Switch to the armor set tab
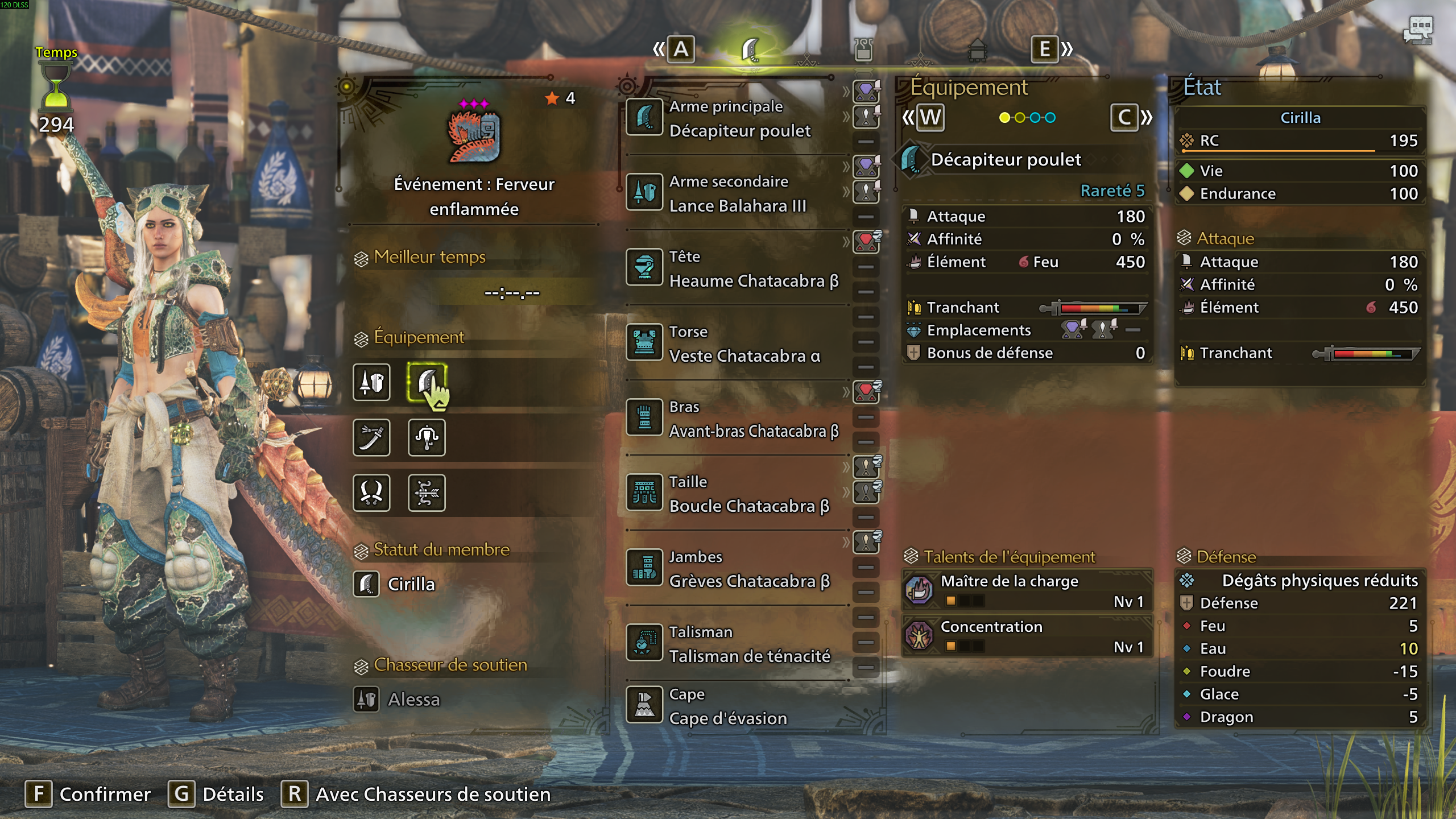 click(x=863, y=50)
